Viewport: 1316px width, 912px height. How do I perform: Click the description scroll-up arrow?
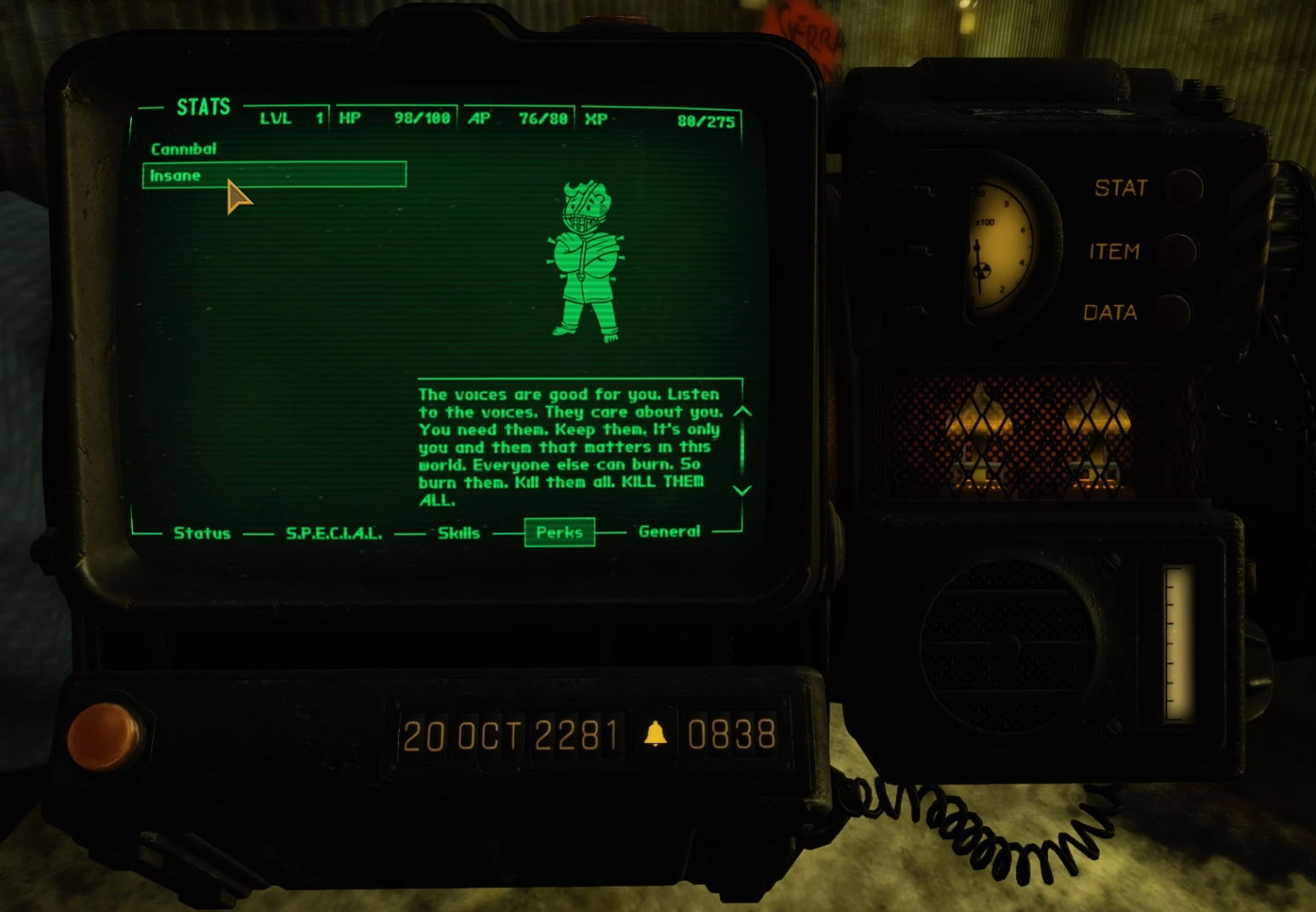(742, 412)
